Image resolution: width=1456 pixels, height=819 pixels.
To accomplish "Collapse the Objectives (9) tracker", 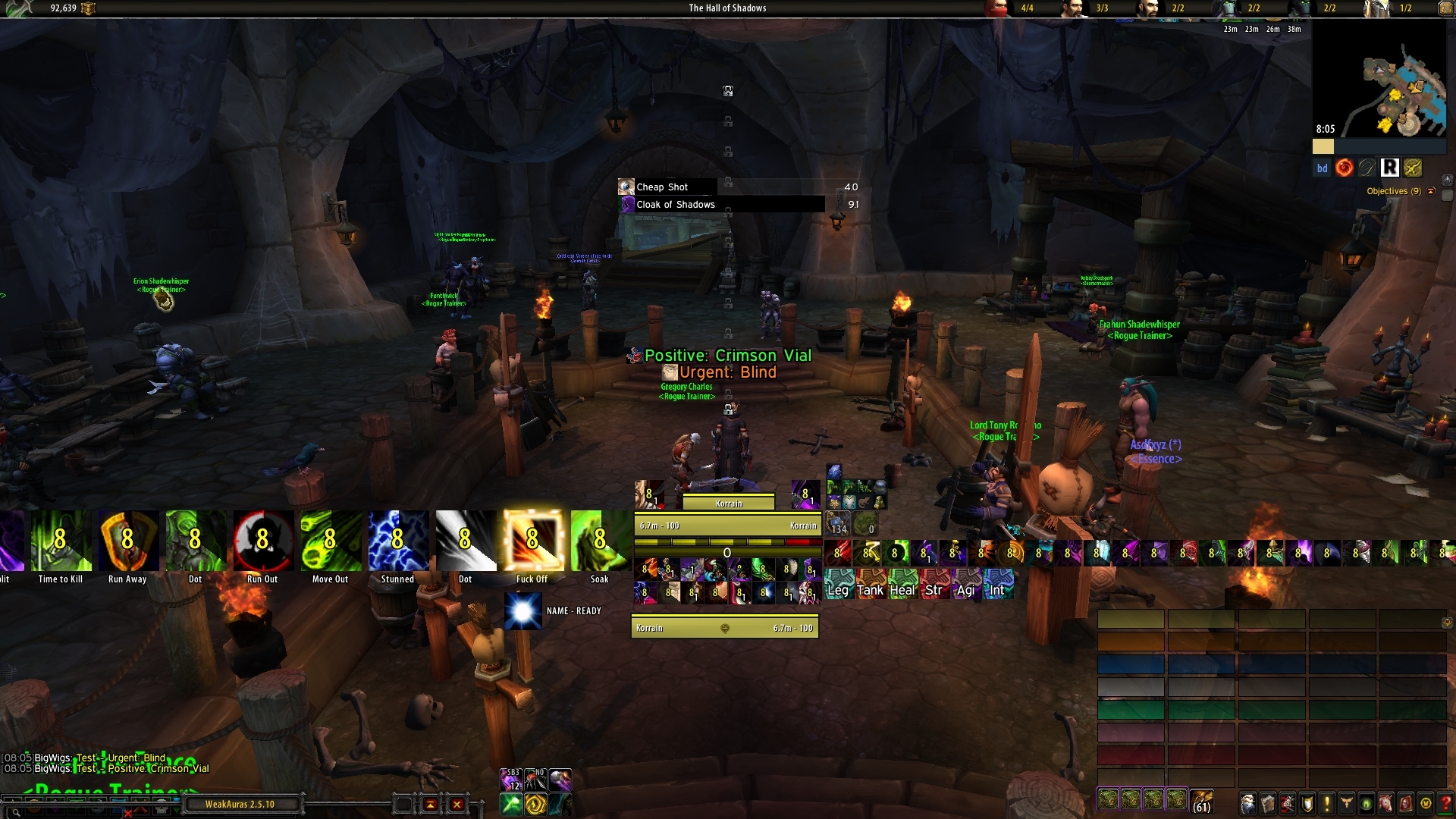I will coord(1432,191).
